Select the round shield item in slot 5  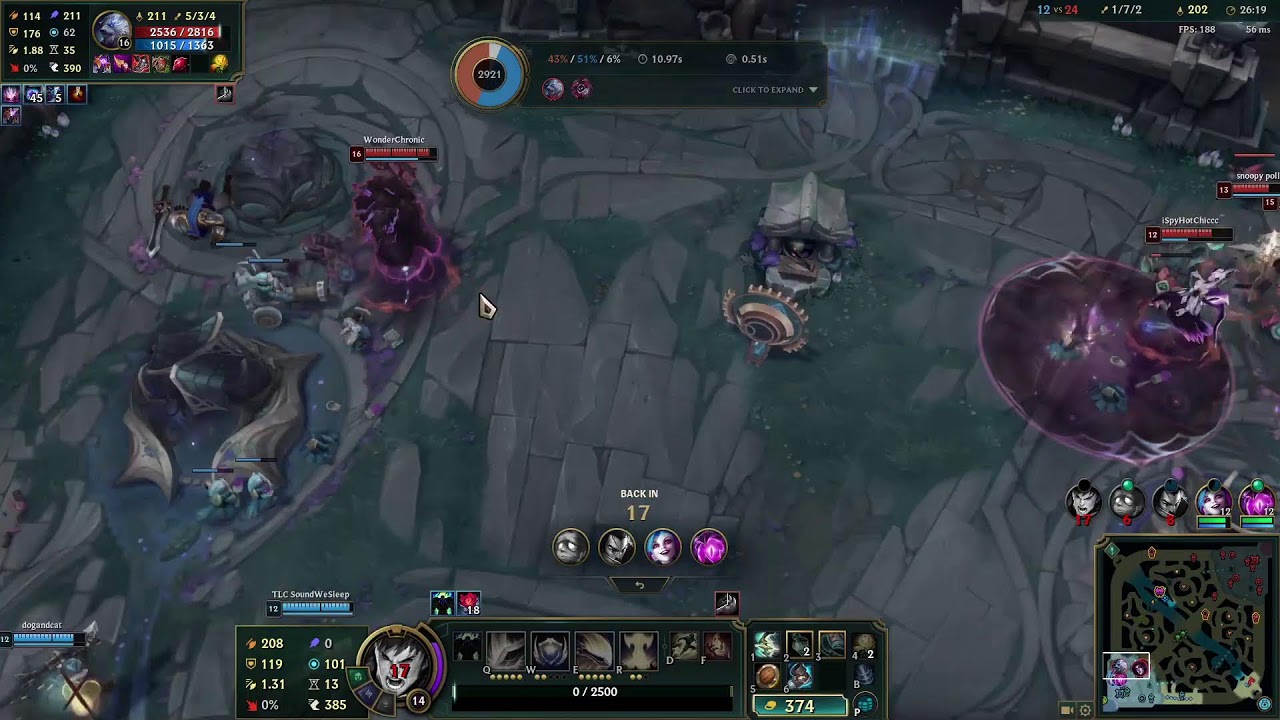(767, 677)
